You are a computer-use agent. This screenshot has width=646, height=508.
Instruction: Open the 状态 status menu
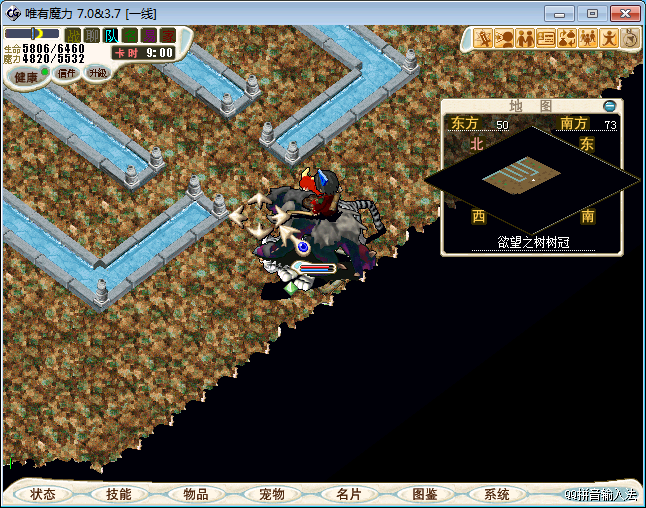tap(43, 494)
